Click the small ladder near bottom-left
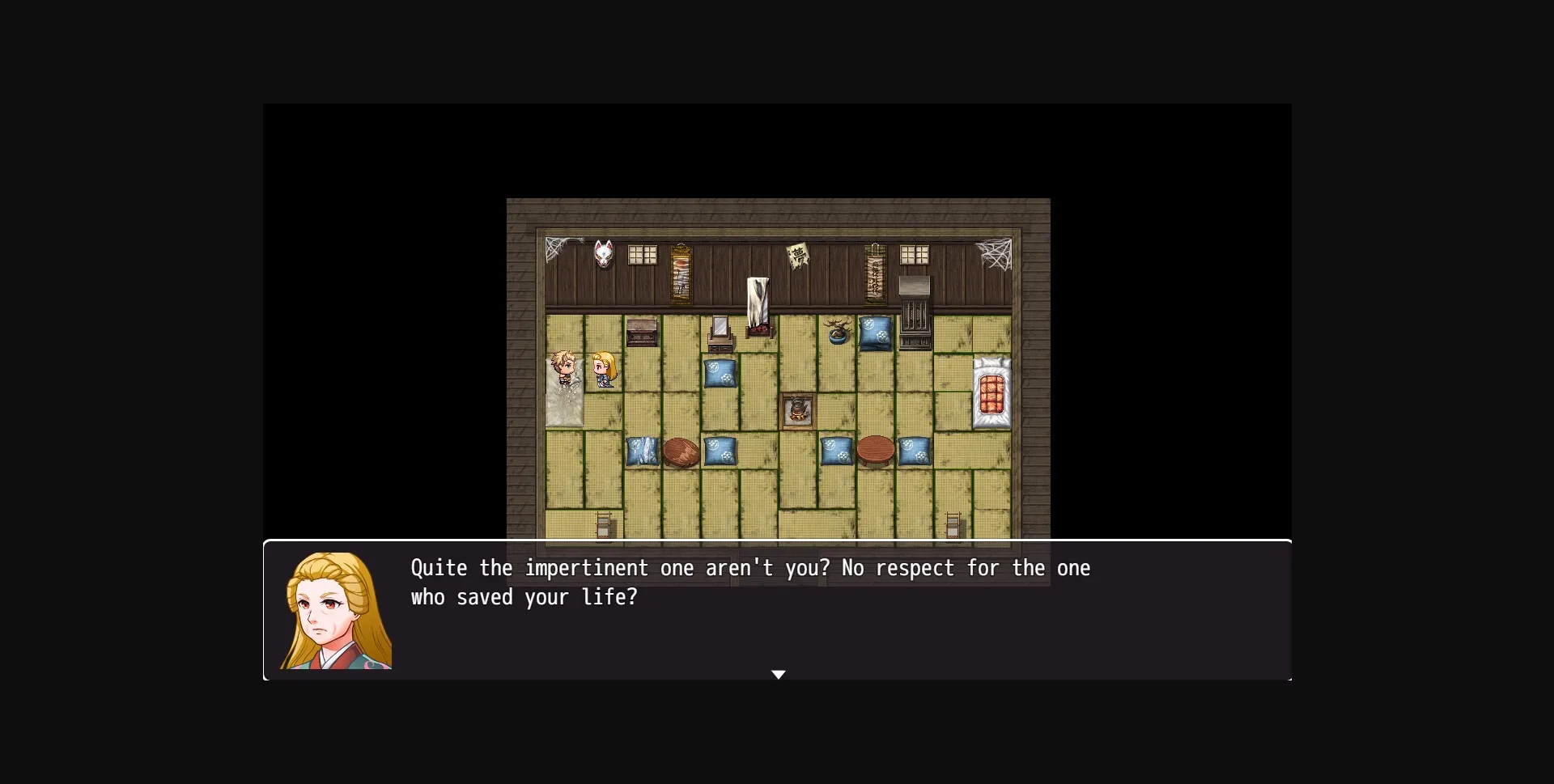The height and width of the screenshot is (784, 1554). tap(603, 526)
